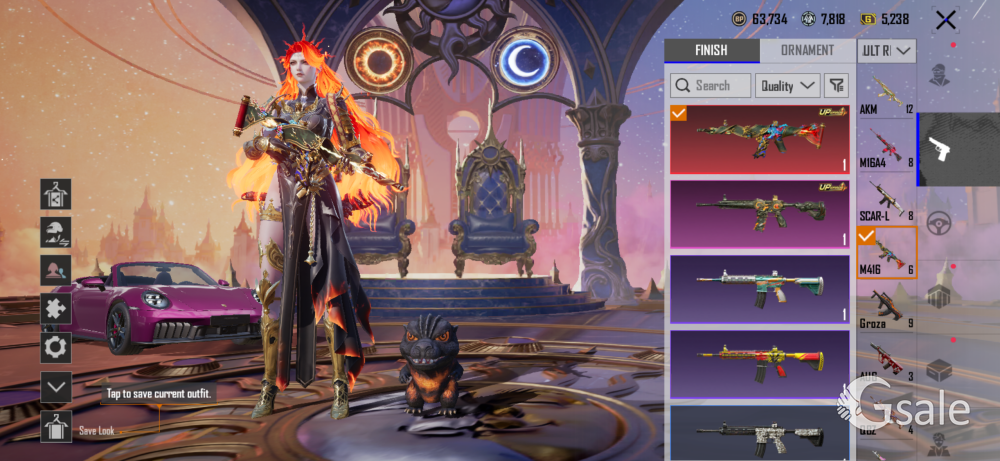Open the puzzle piece icon
1000x461 pixels.
(56, 309)
